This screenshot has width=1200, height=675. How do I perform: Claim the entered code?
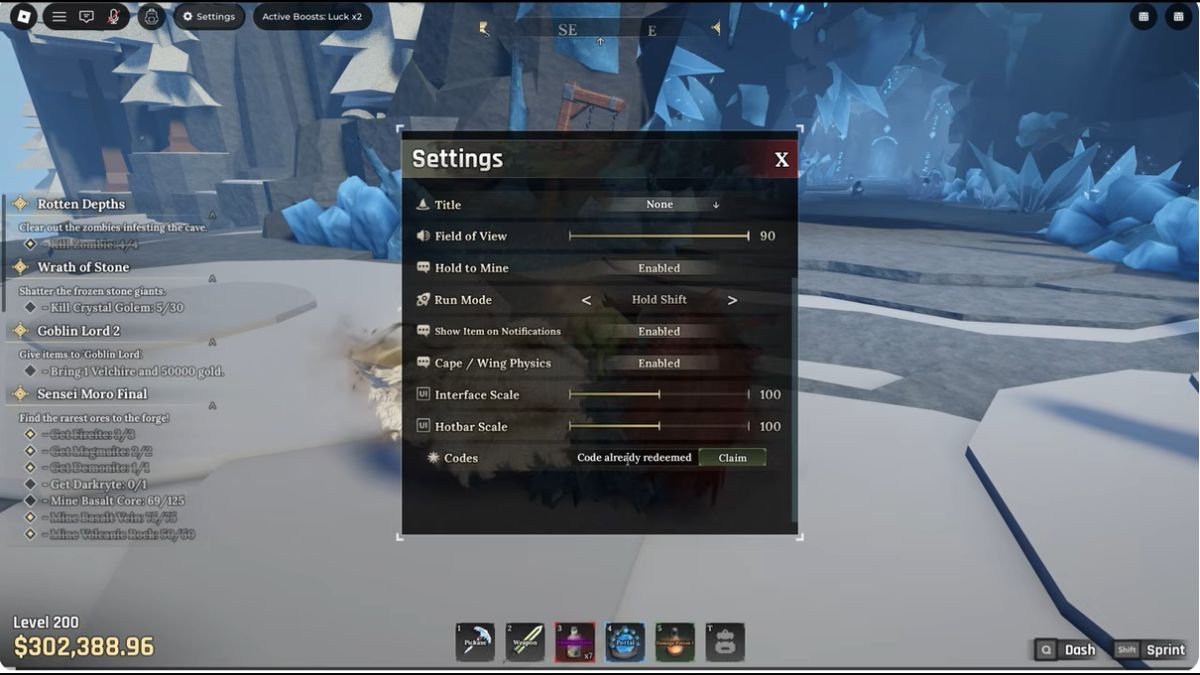tap(732, 458)
